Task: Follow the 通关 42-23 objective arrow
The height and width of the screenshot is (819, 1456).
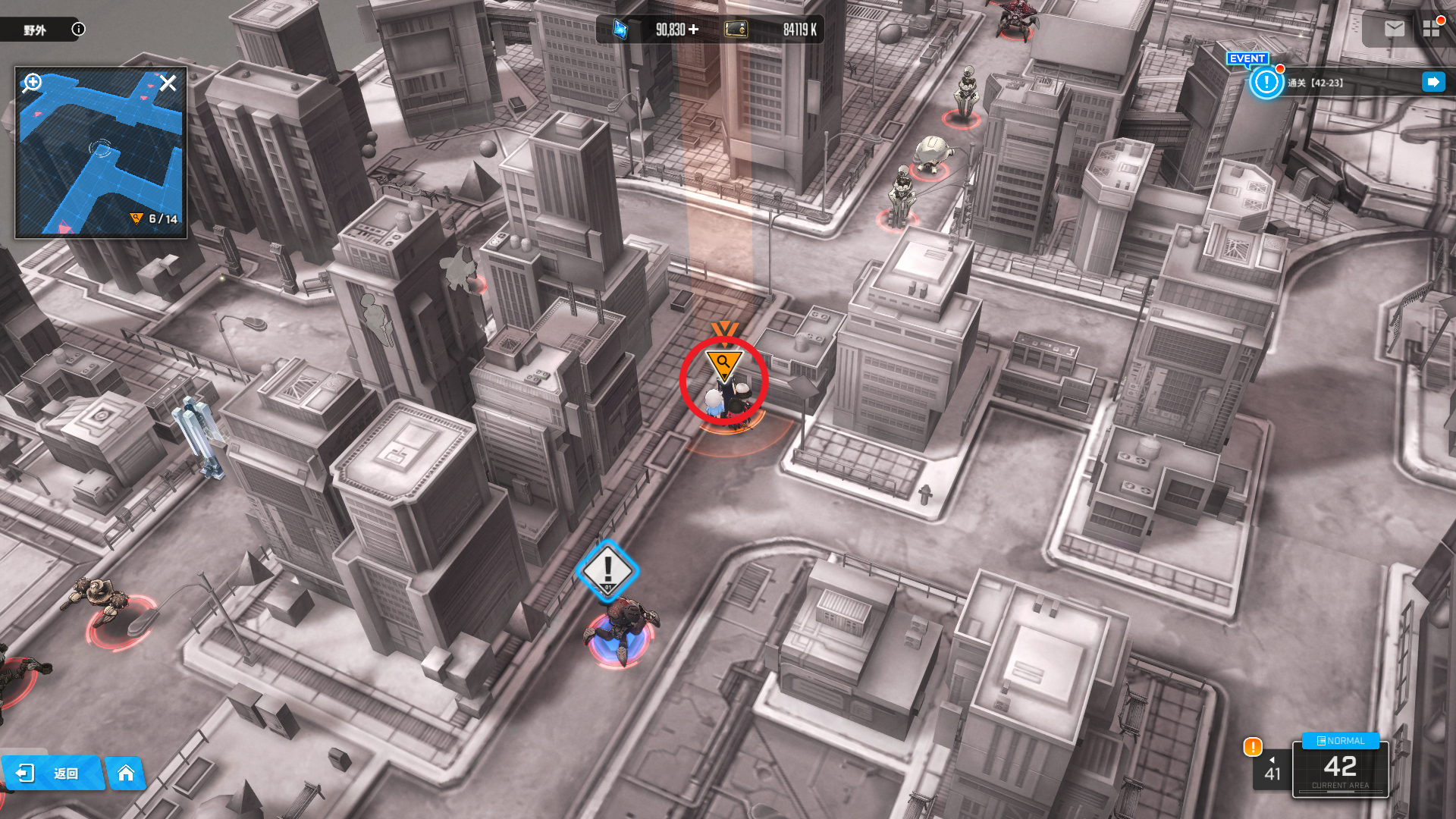Action: click(x=1433, y=82)
